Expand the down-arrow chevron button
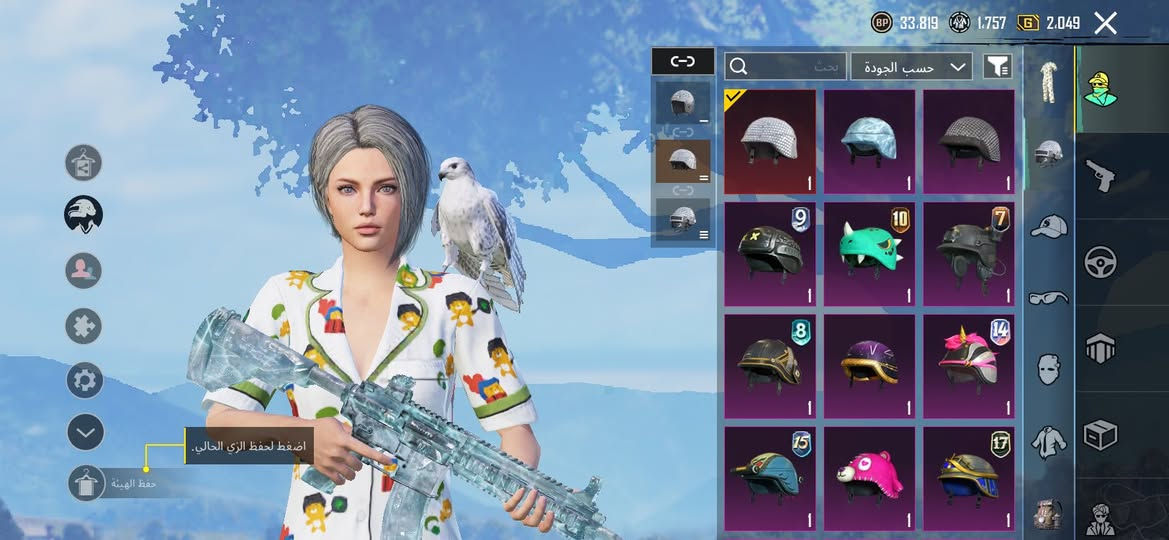 pos(86,432)
